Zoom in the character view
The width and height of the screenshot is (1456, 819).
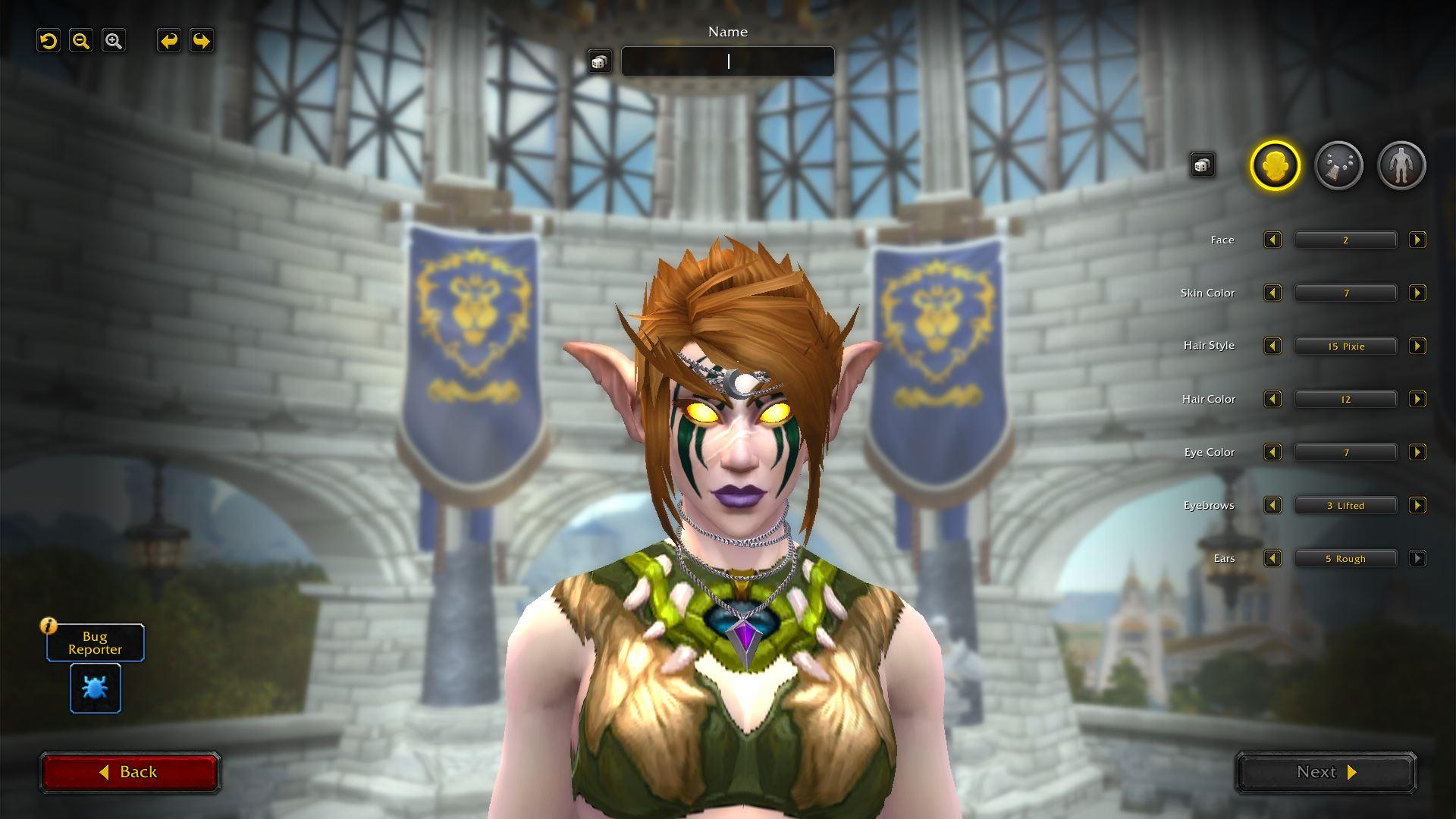pos(114,41)
